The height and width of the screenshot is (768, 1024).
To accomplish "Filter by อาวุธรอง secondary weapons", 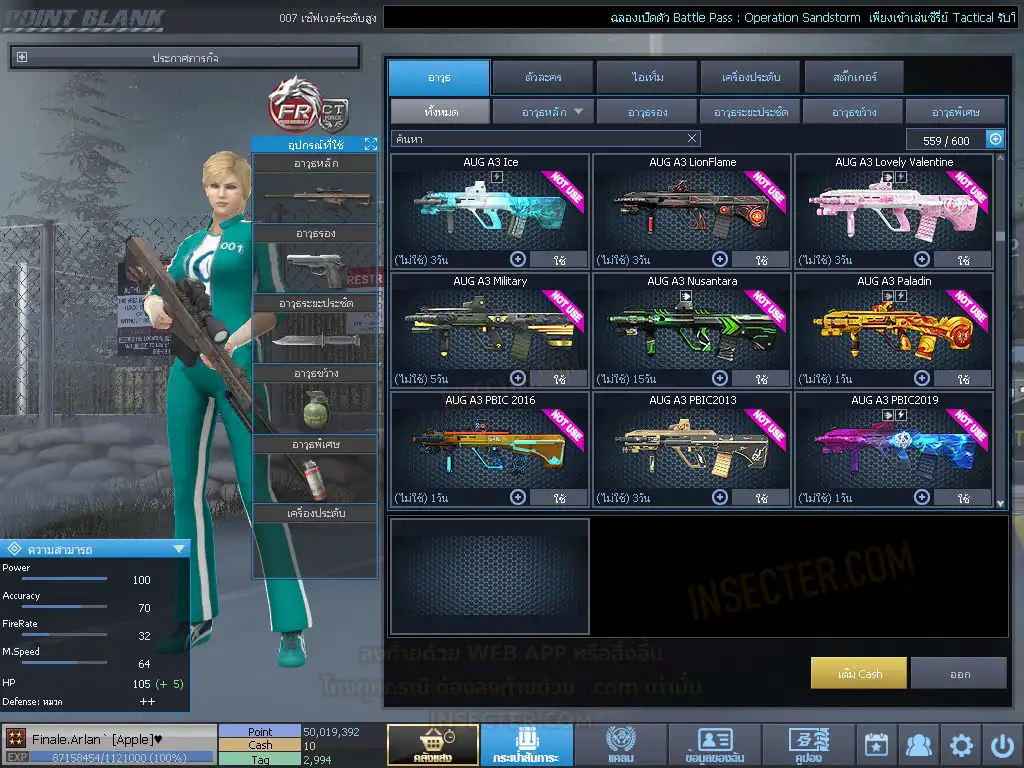I will click(648, 111).
